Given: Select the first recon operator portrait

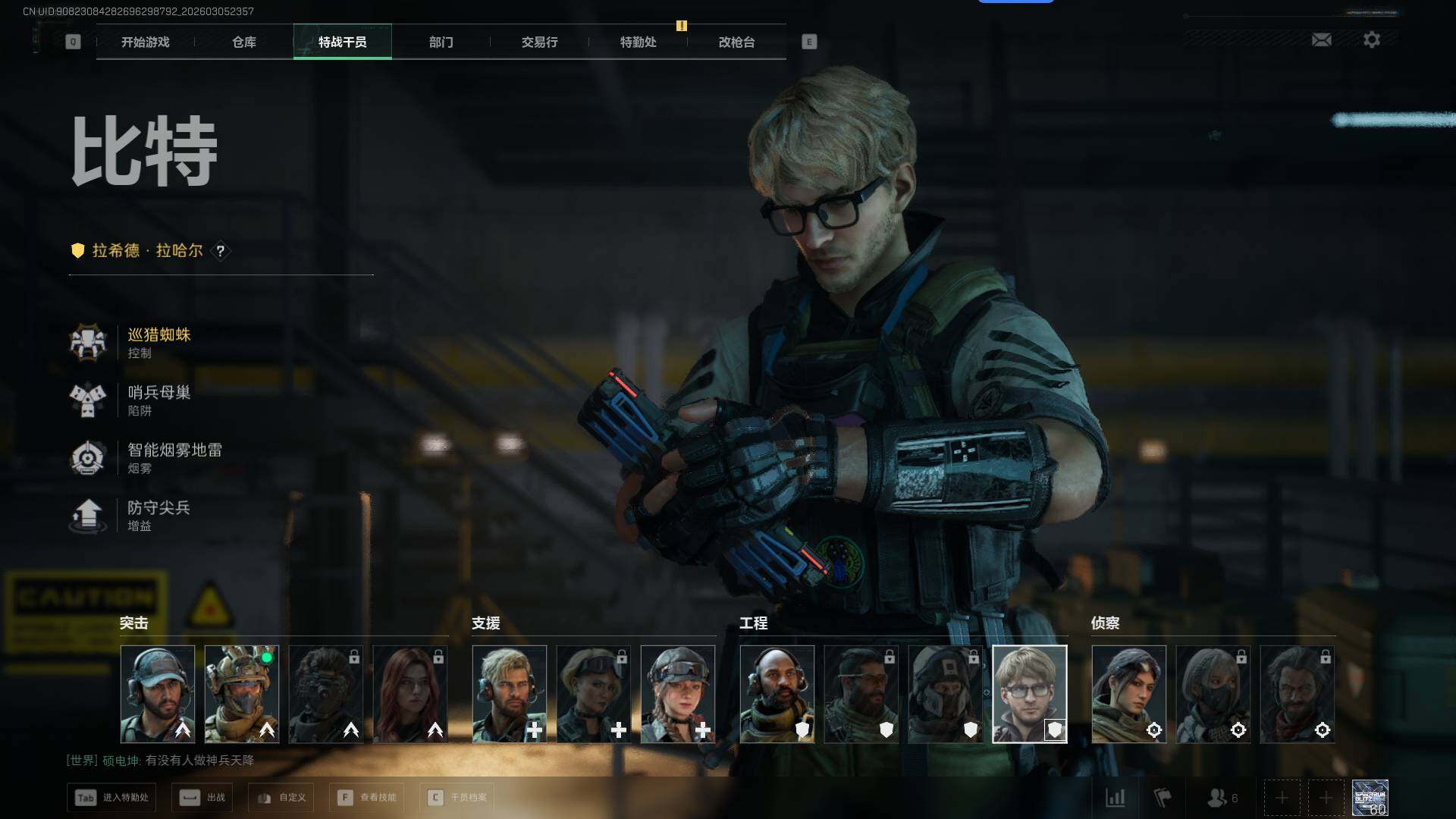Looking at the screenshot, I should click(1128, 694).
